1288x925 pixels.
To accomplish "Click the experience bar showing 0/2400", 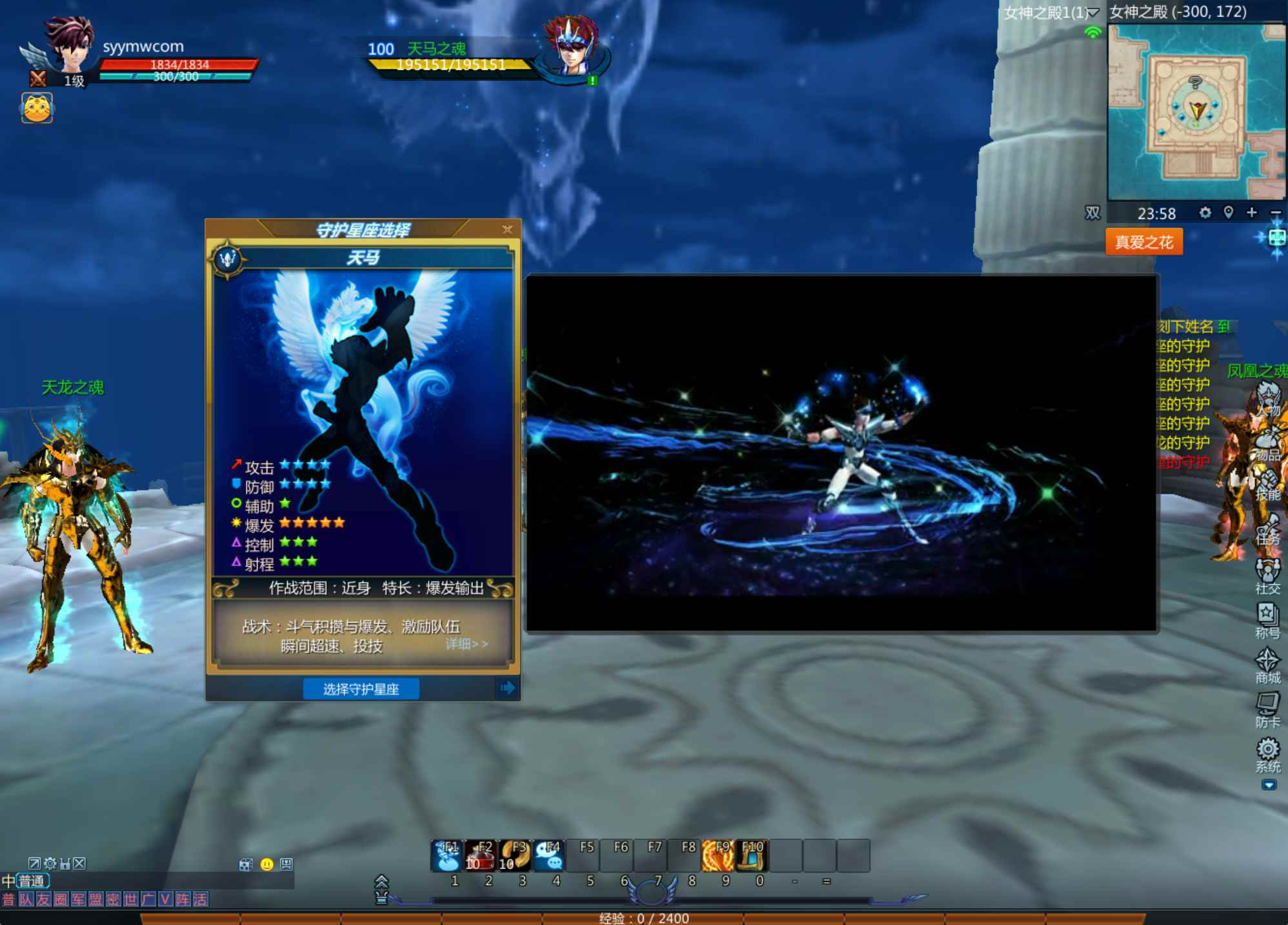I will coord(644,919).
